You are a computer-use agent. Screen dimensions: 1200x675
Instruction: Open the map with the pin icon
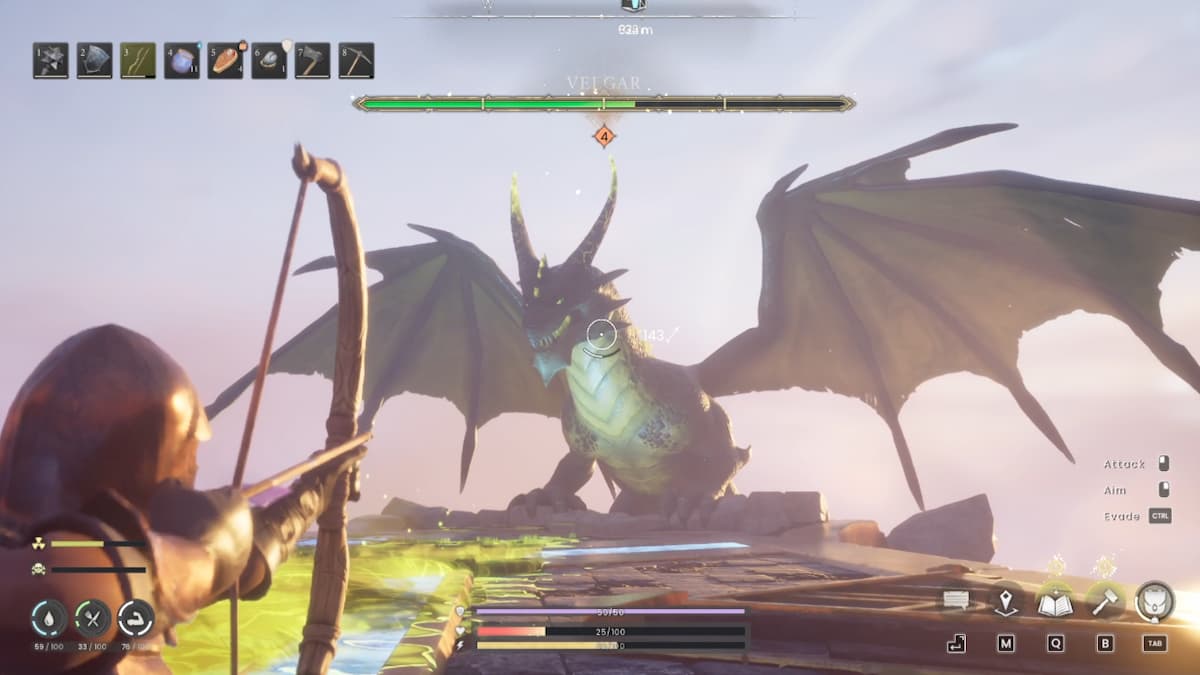1005,602
